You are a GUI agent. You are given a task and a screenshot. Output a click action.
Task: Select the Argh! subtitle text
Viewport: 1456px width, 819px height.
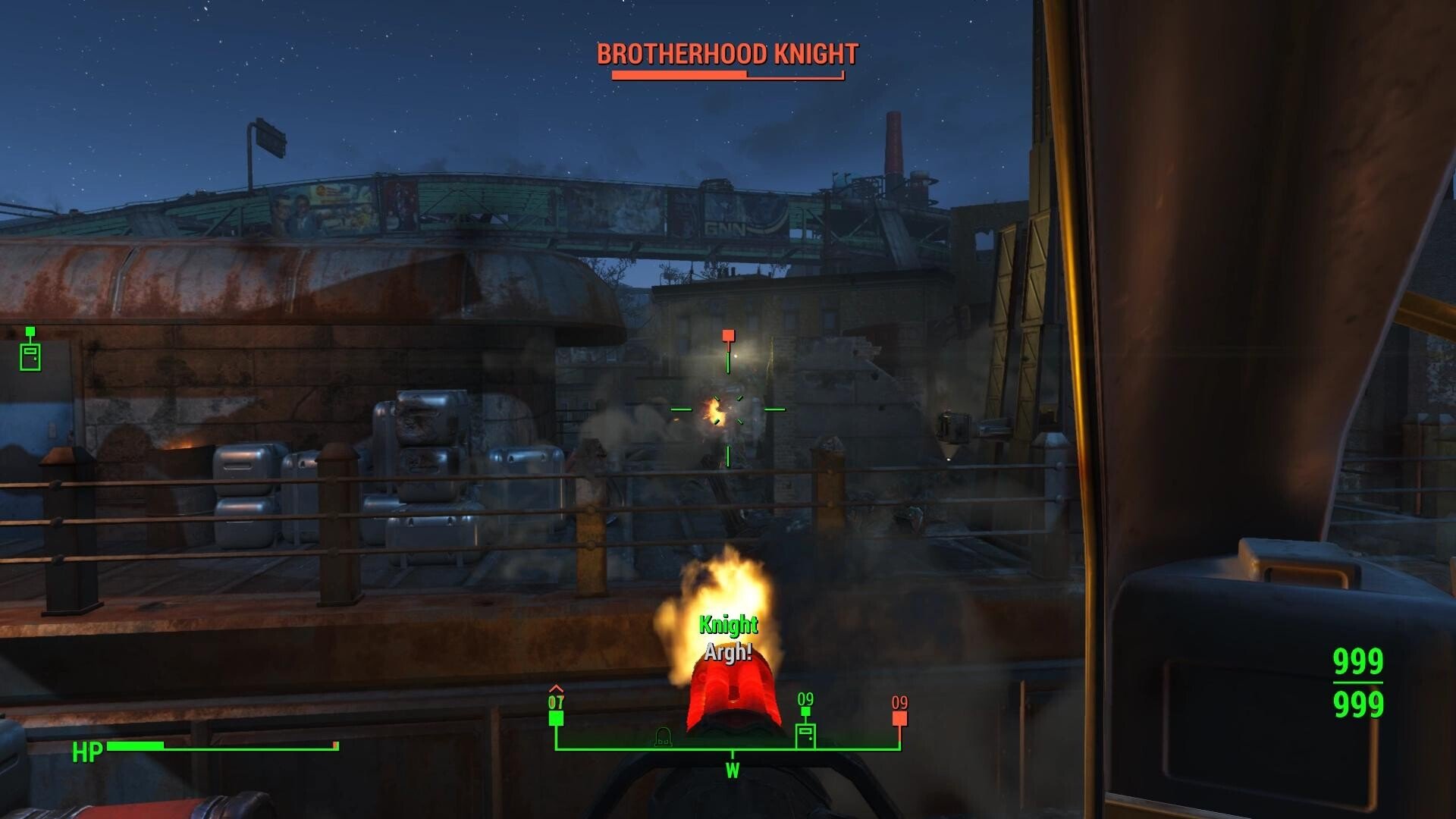coord(729,651)
